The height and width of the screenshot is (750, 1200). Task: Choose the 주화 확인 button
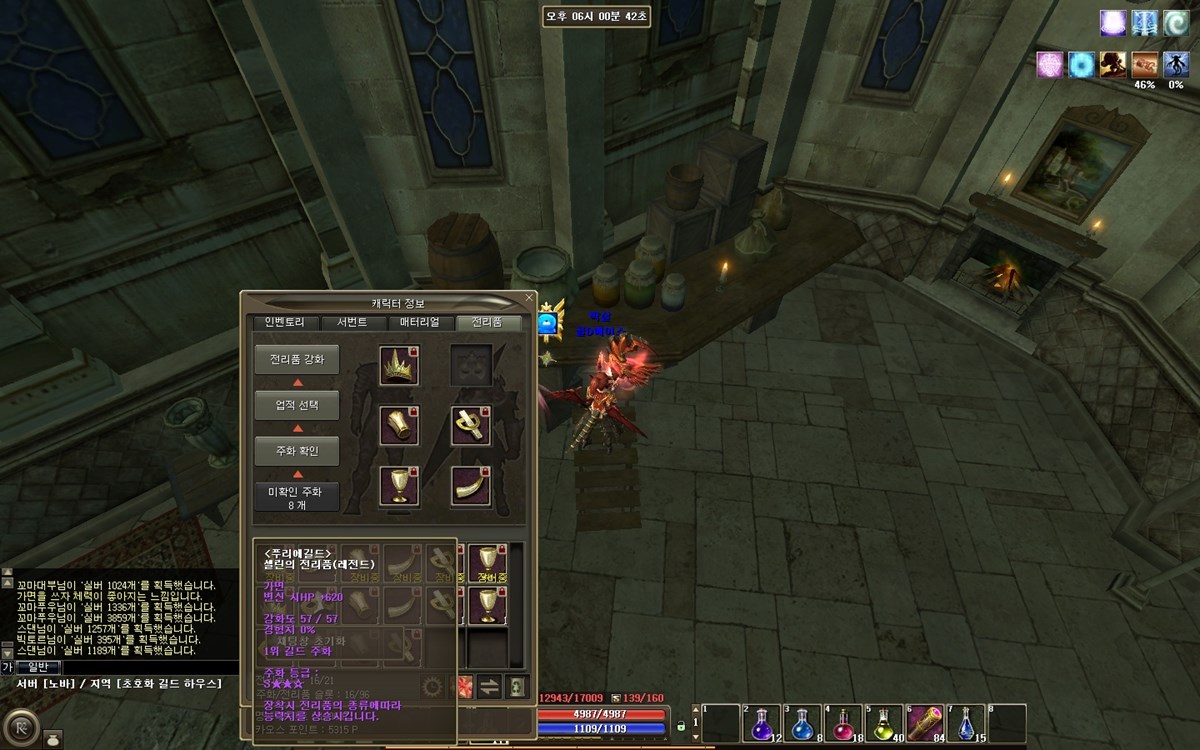coord(296,451)
